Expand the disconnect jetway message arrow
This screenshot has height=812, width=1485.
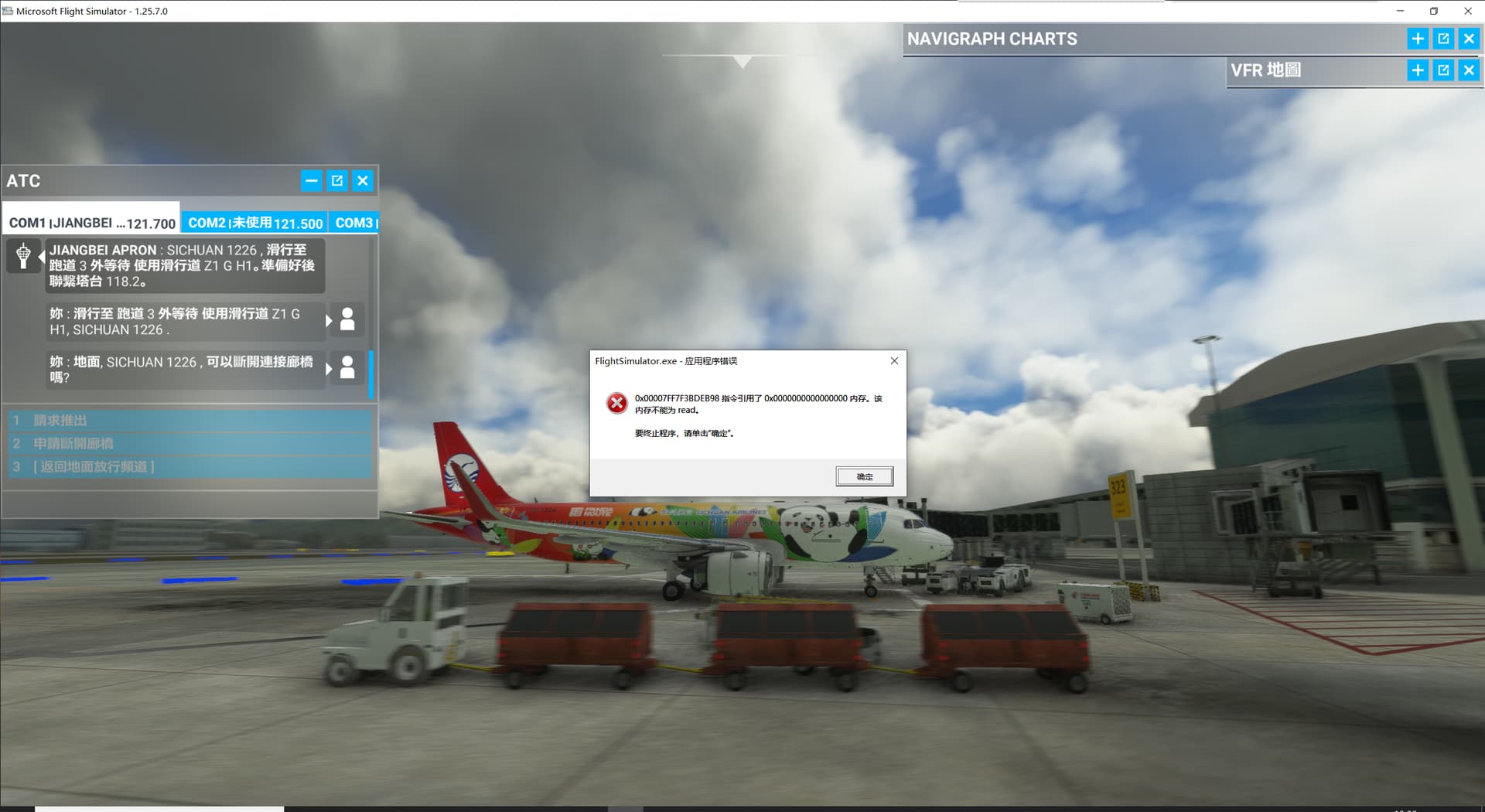(327, 369)
